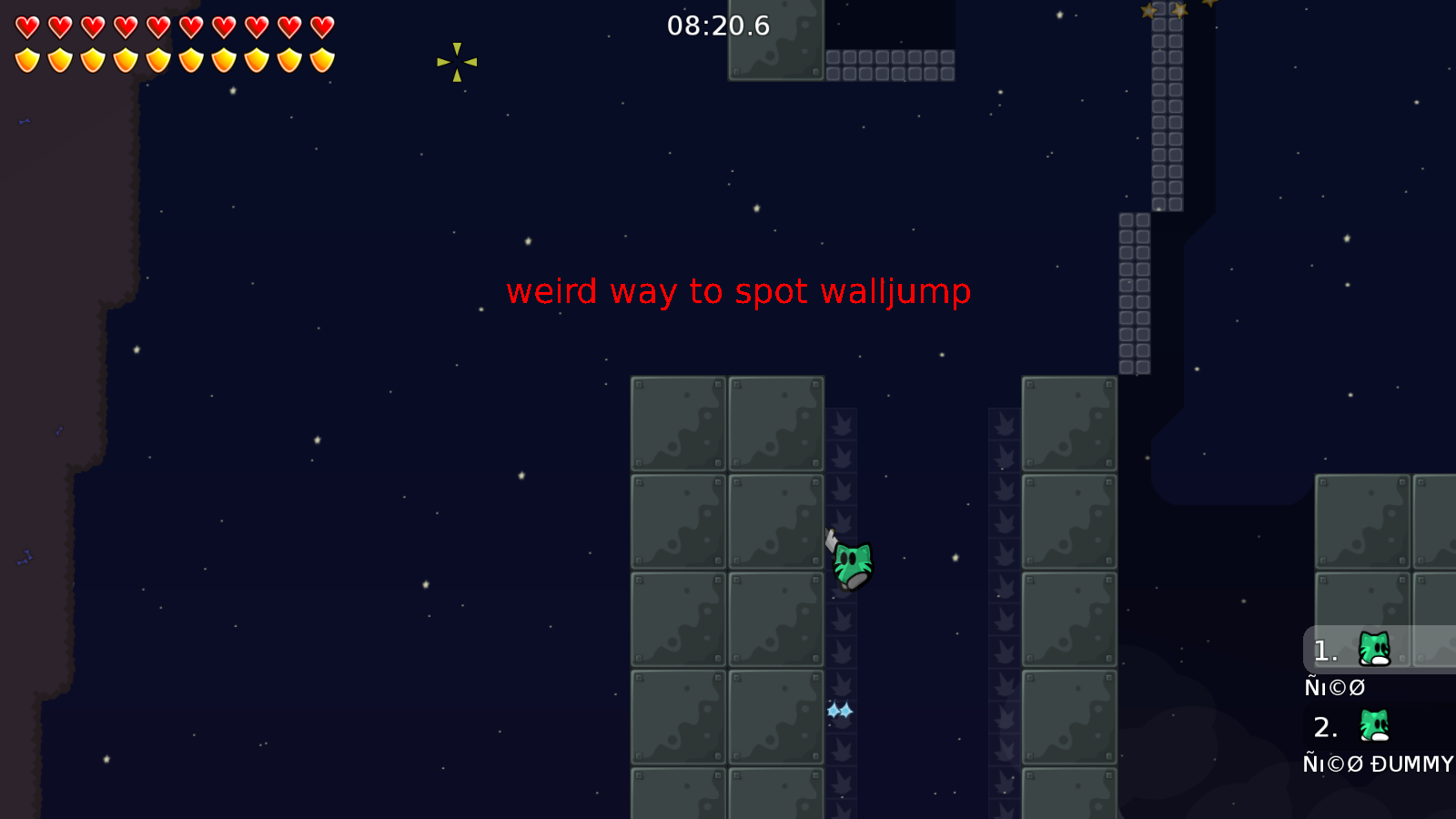
Task: Select the Ñı©Ø ĐUMMY name entry
Action: [1378, 764]
